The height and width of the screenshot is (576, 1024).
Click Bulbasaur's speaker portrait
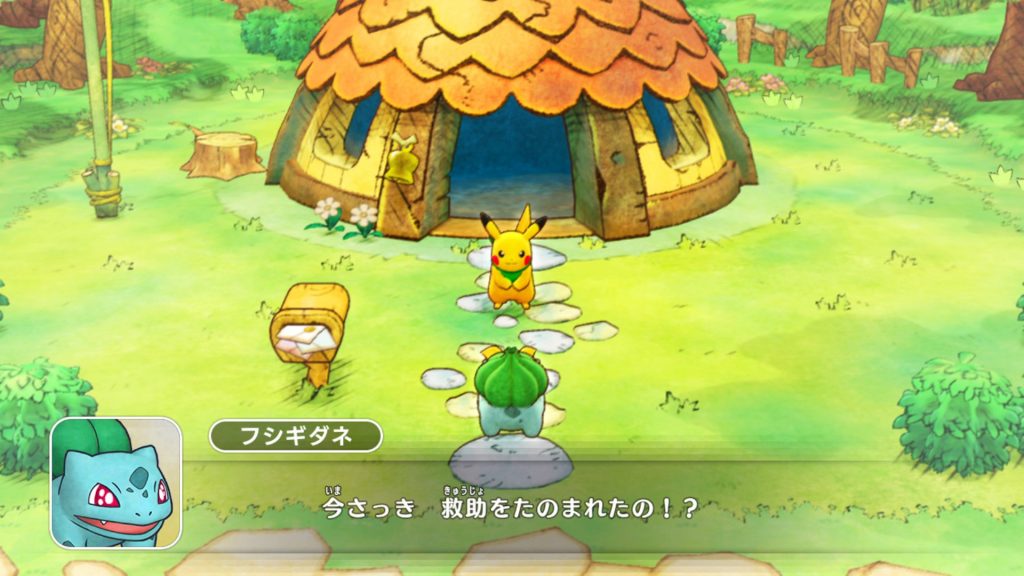[116, 482]
